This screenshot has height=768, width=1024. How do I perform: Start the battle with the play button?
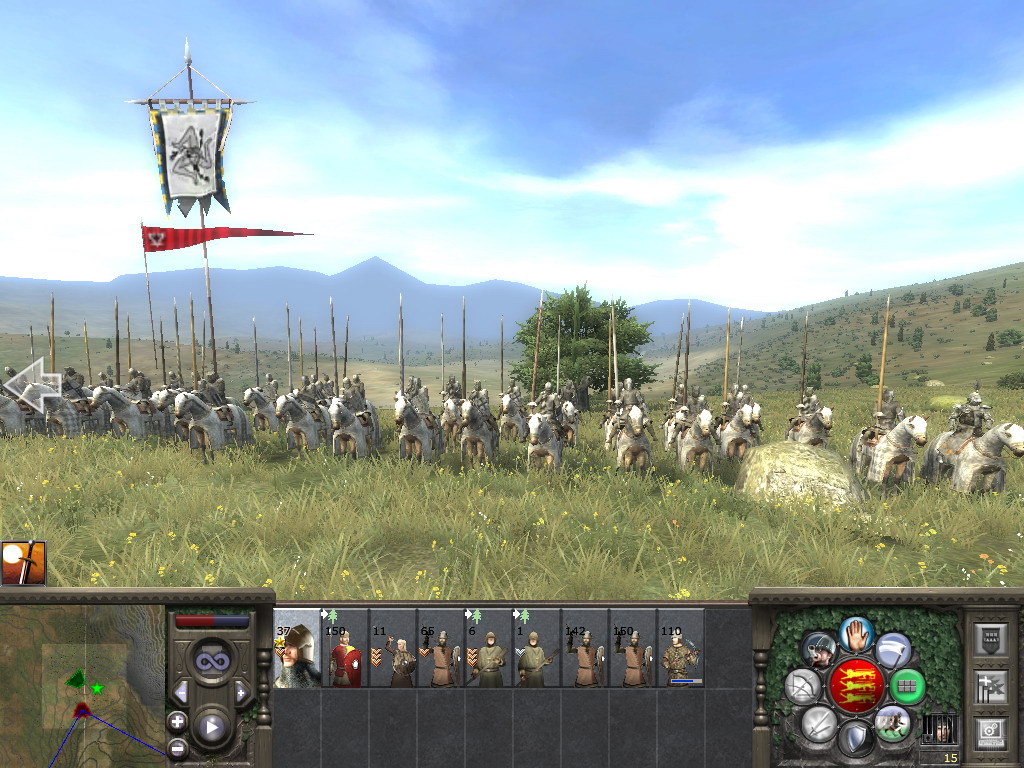pos(211,726)
